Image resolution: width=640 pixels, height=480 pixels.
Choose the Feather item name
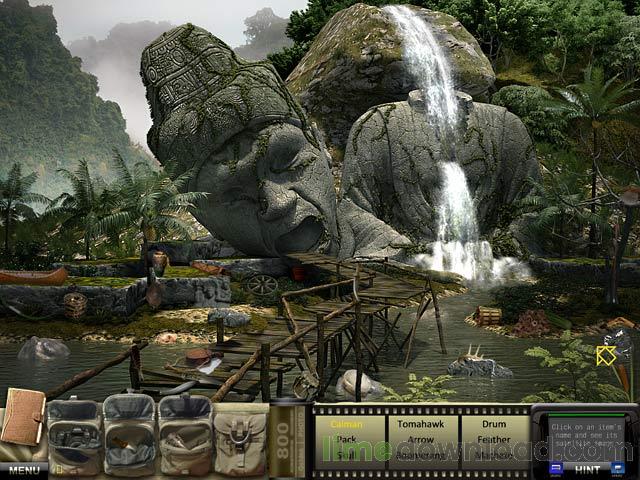point(492,438)
